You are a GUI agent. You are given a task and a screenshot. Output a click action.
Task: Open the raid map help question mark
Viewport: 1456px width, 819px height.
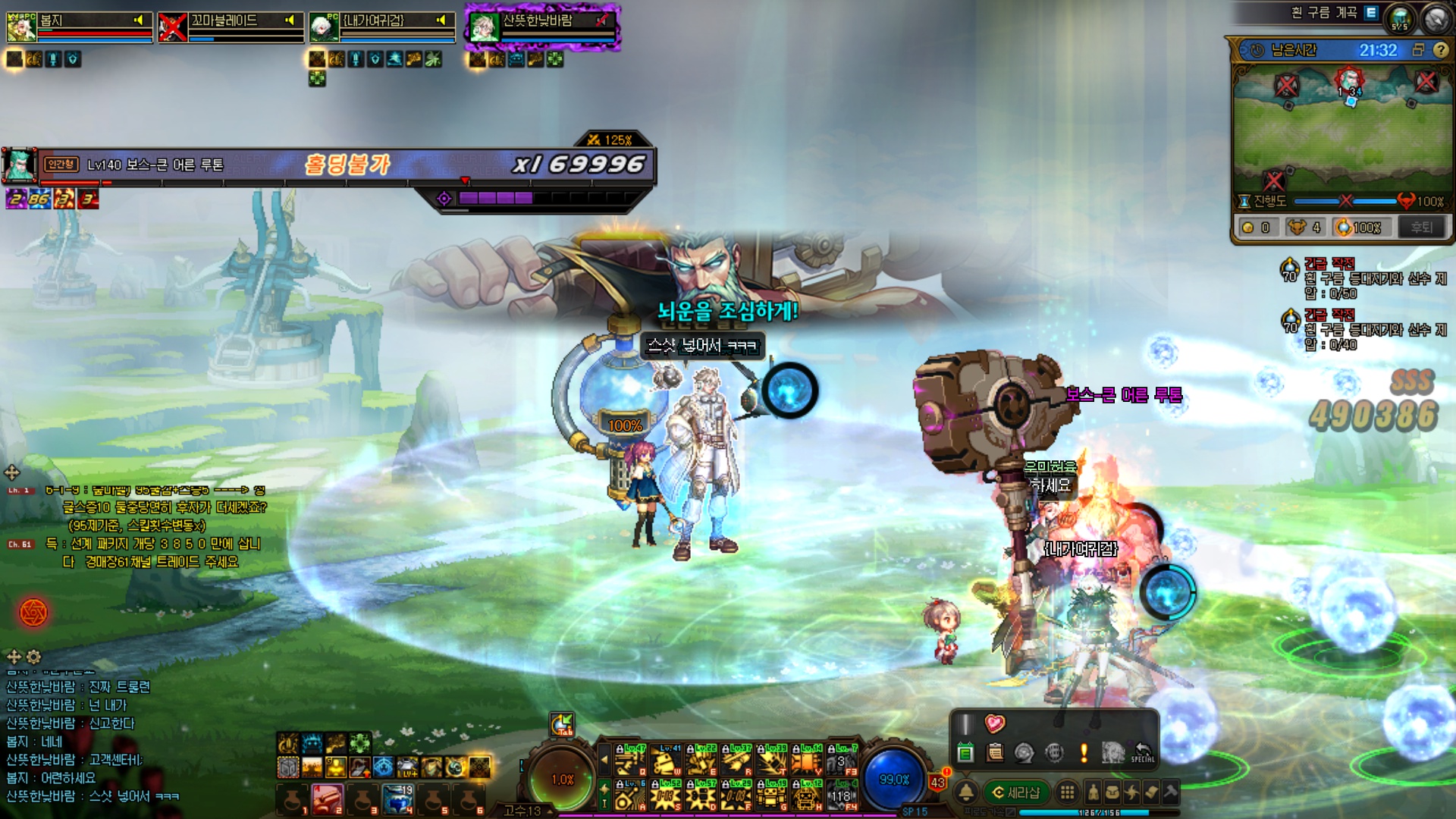1441,50
